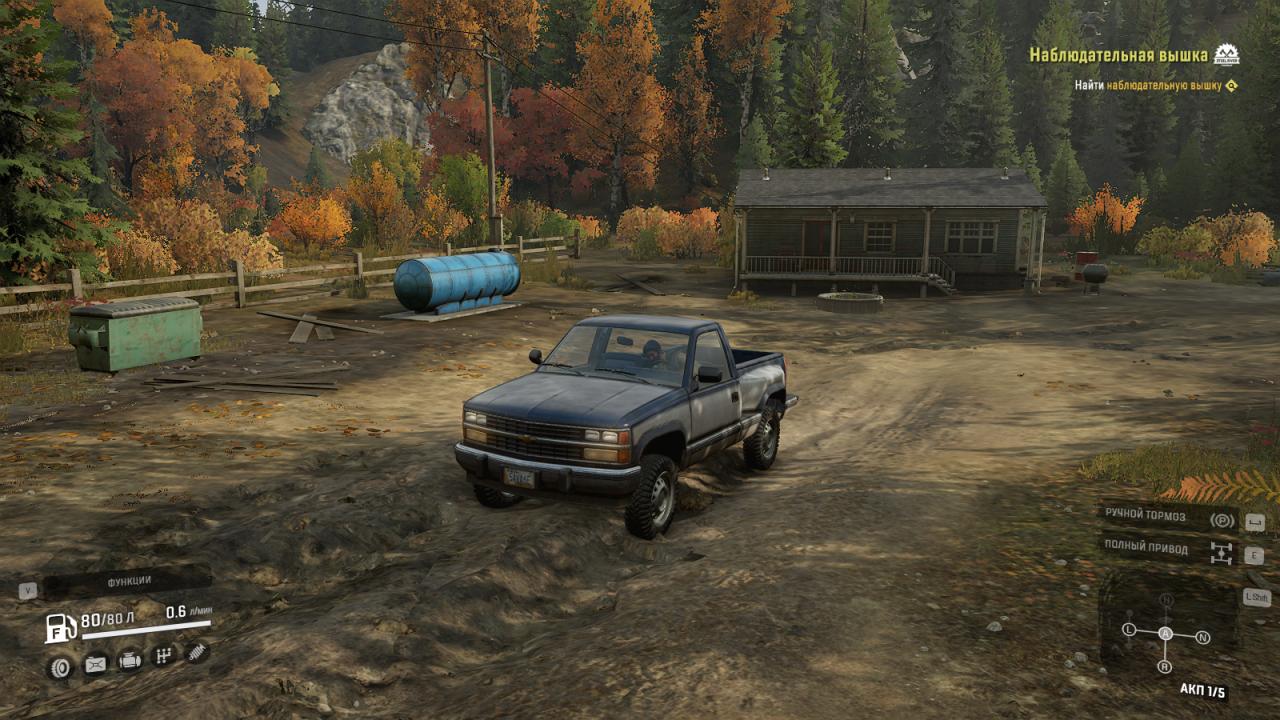This screenshot has height=720, width=1280.
Task: Open the Функции (Functions) menu
Action: 128,581
